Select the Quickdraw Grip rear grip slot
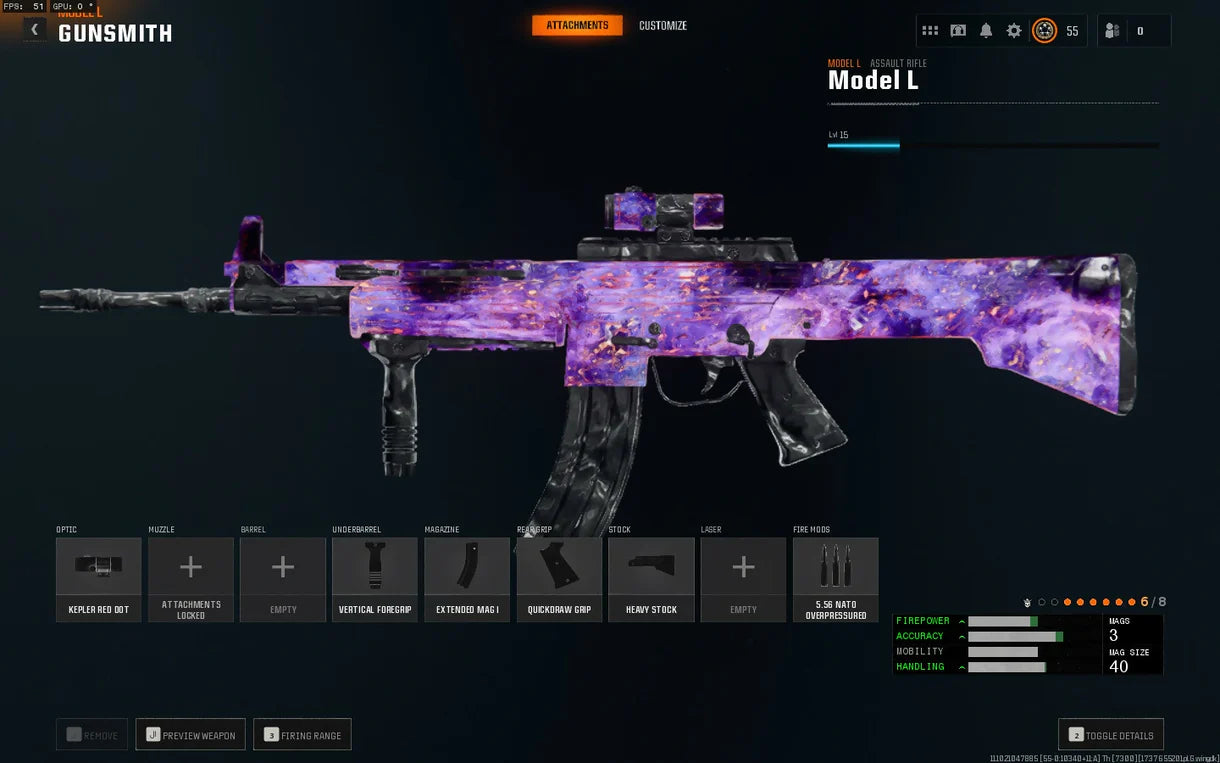This screenshot has height=763, width=1220. 559,579
